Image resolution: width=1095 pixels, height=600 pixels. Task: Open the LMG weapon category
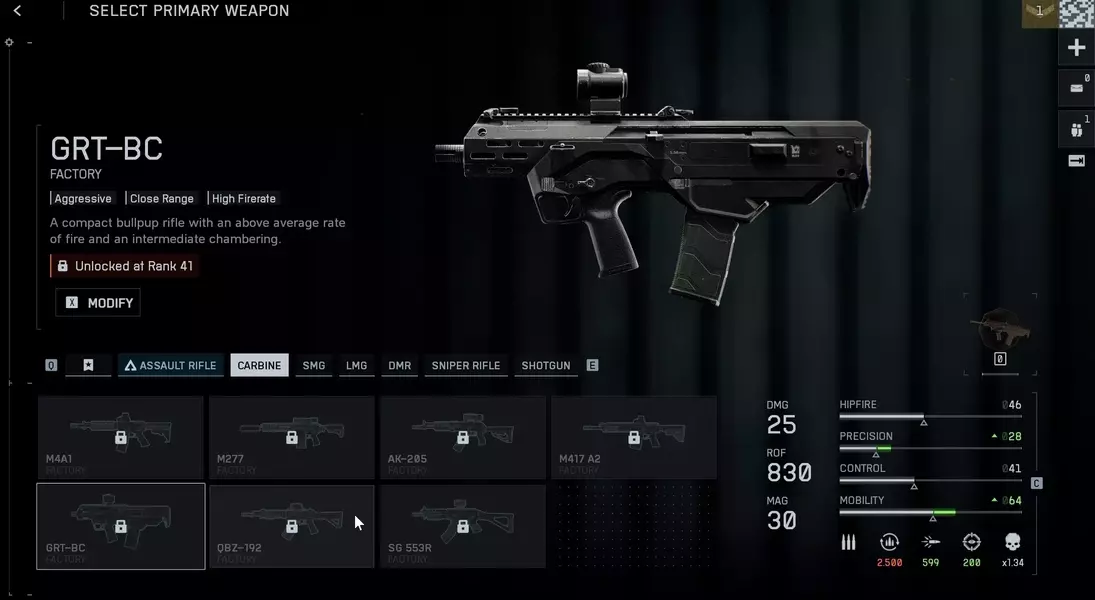[x=357, y=366]
